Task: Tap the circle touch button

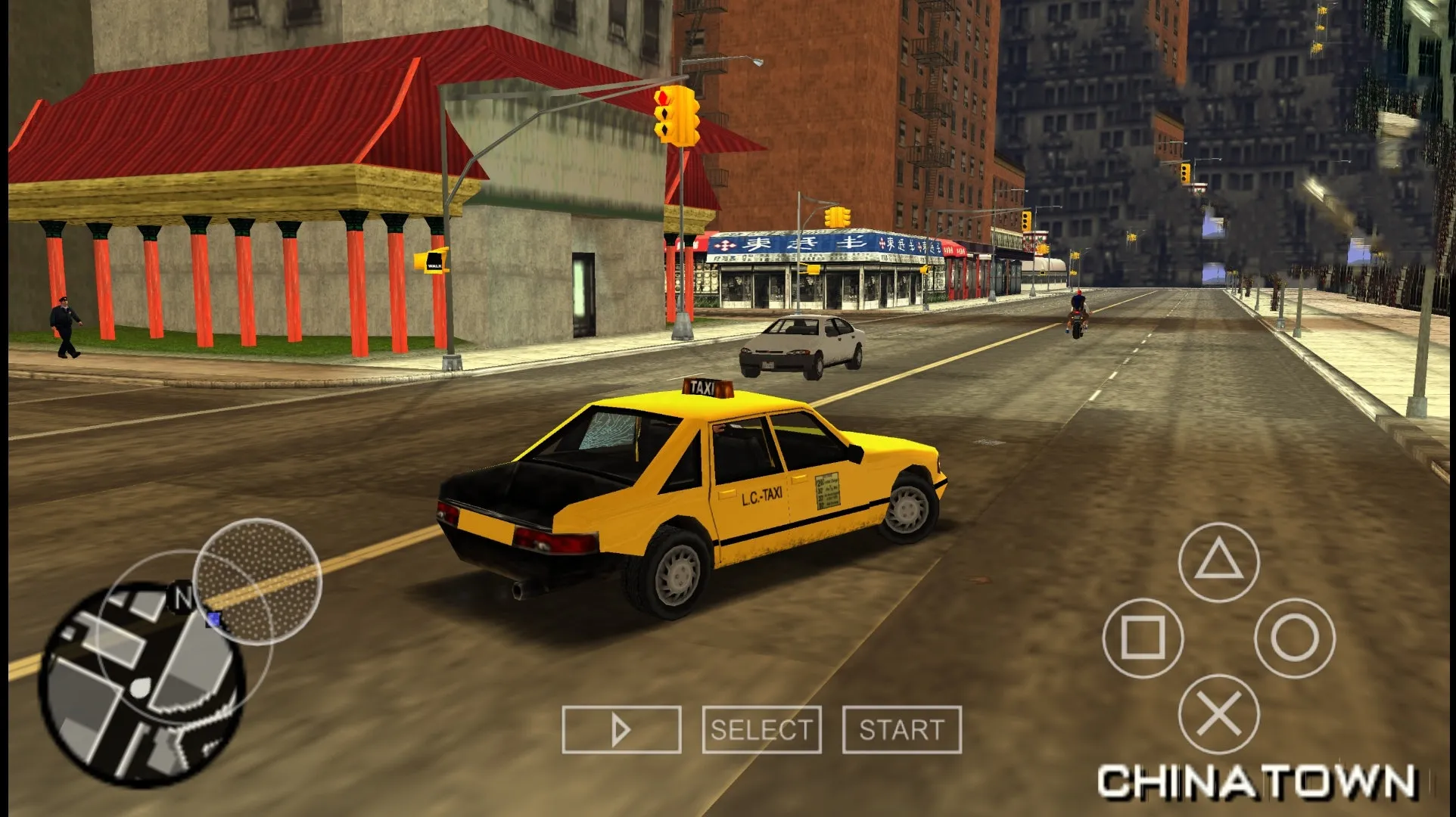Action: (1294, 638)
